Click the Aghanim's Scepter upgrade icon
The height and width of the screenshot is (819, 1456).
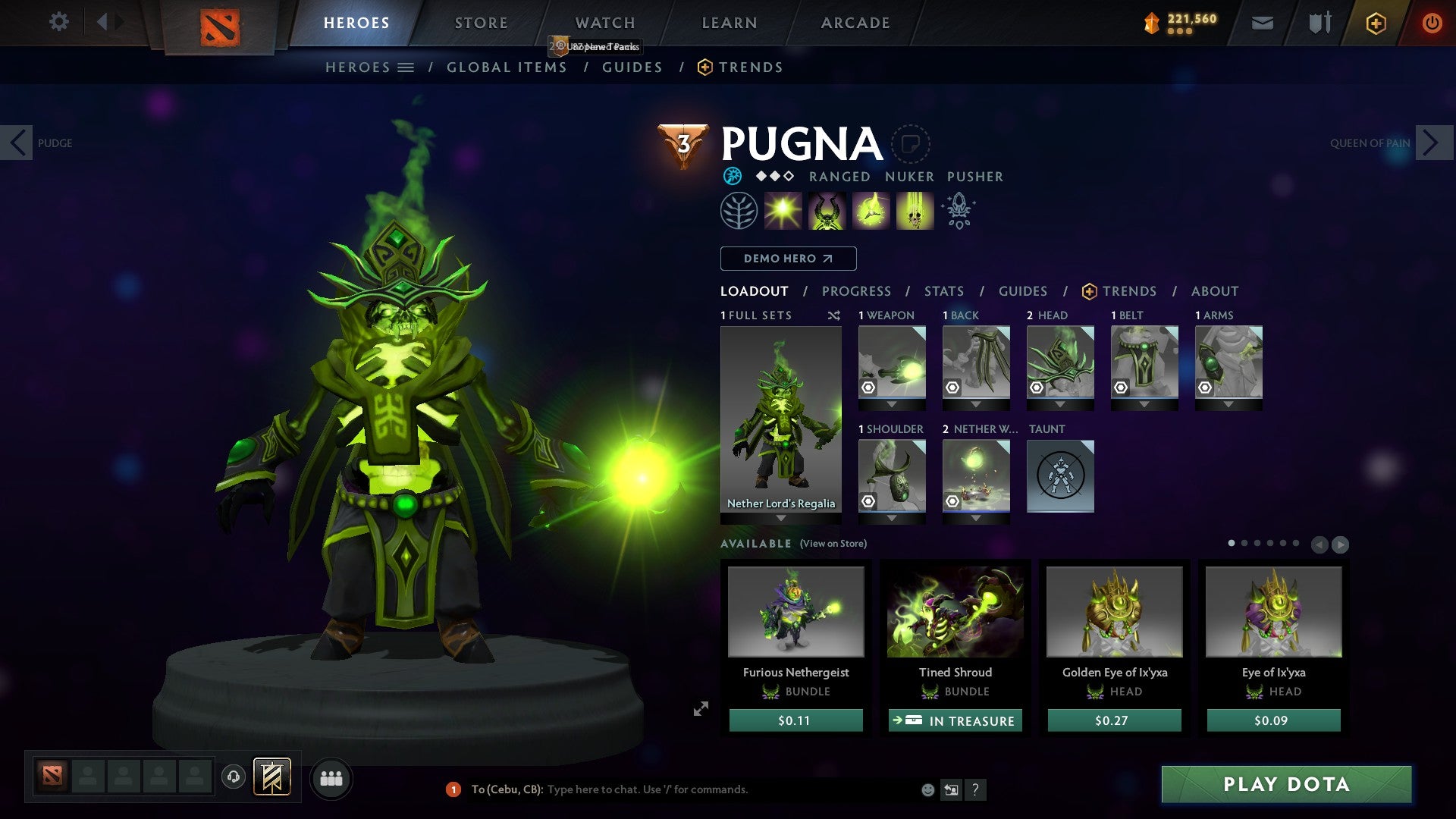tap(958, 210)
